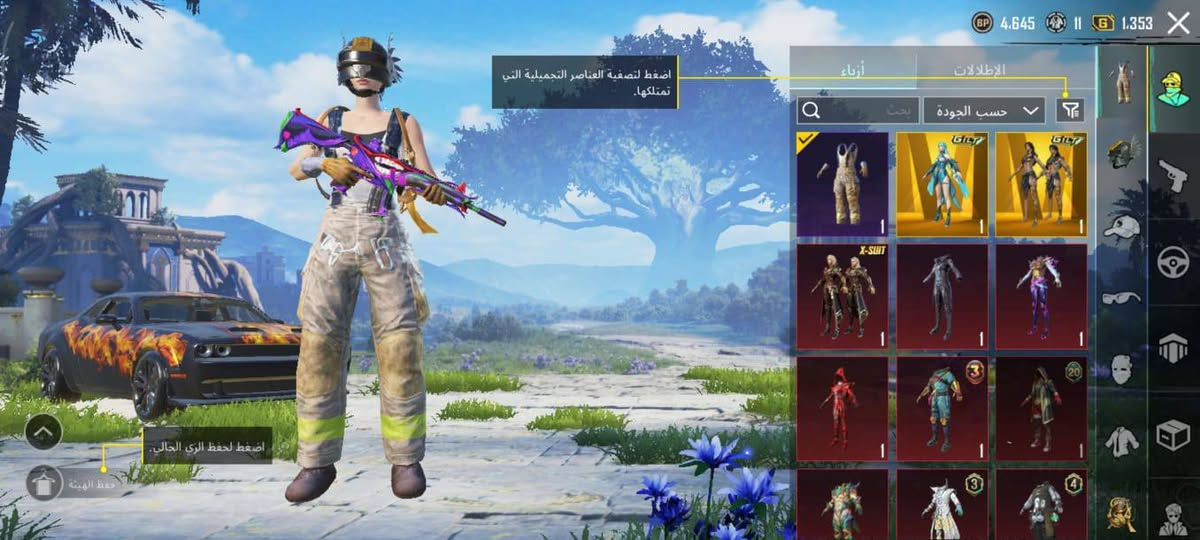Screen dimensions: 1200x540
Task: Switch to the الإطلالات tab
Action: 978,70
